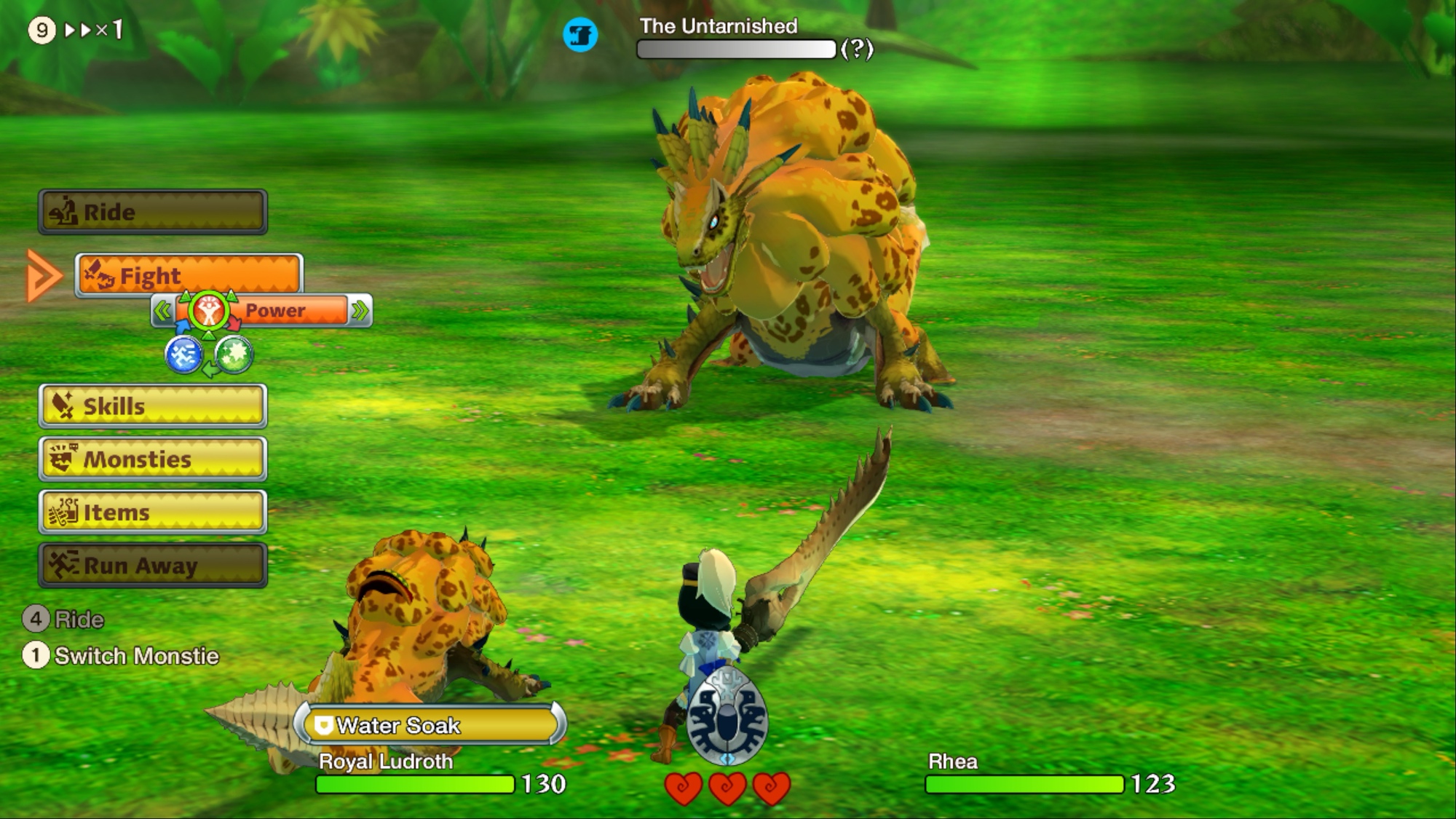Open the Skills menu
Image resolution: width=1456 pixels, height=819 pixels.
point(153,405)
